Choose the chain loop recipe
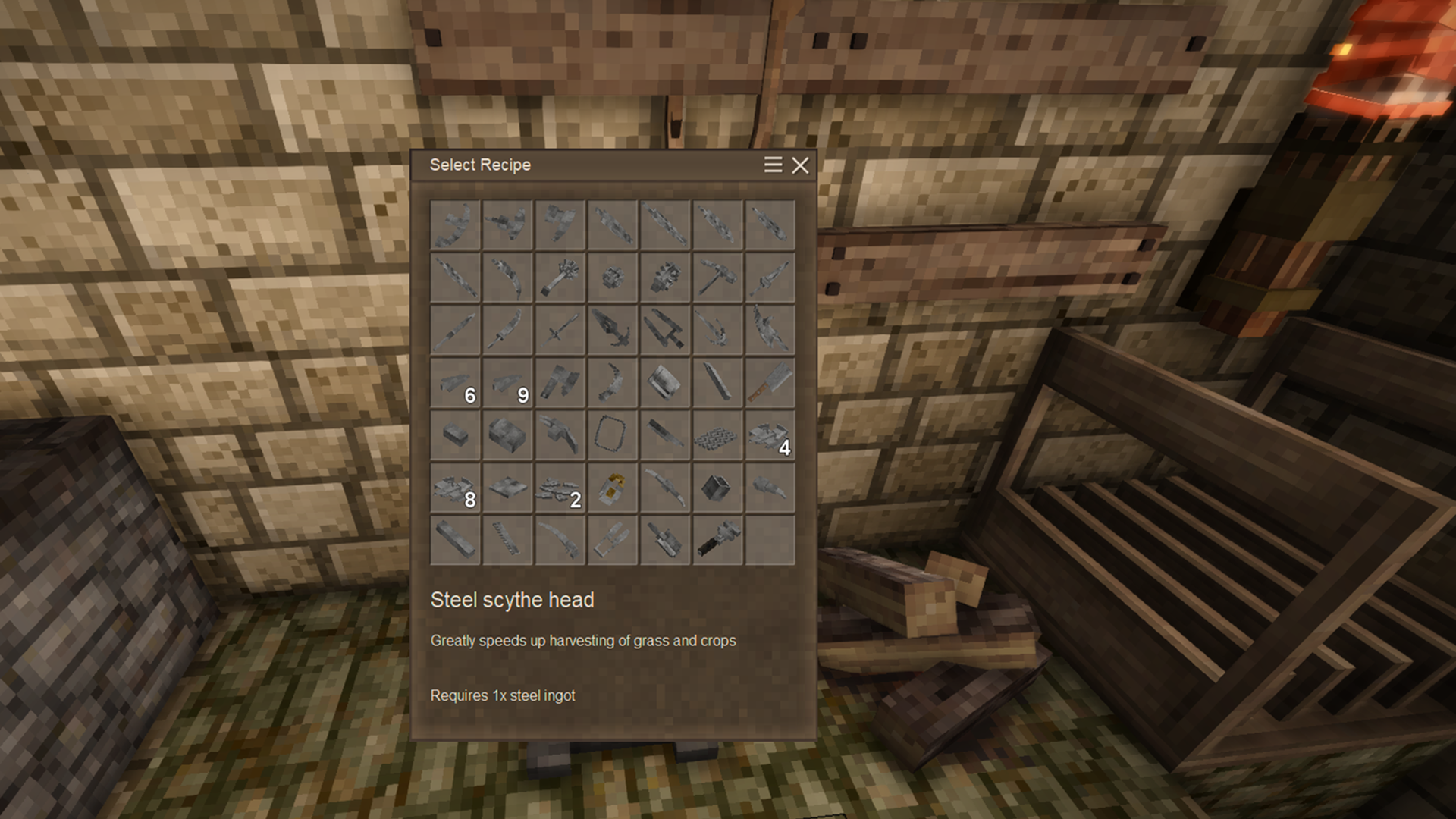Screen dimensions: 1456x819 tap(612, 434)
